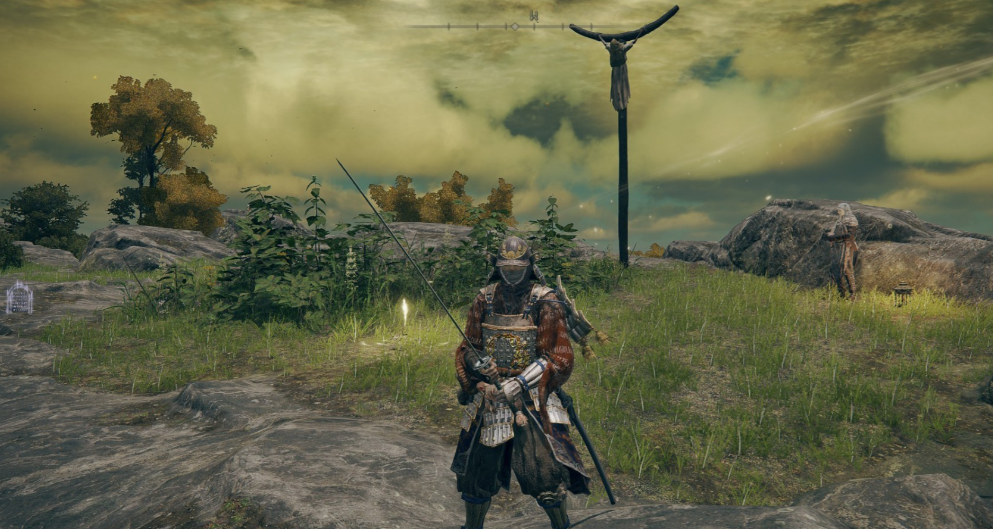Viewport: 993px width, 529px height.
Task: Click the compass bar's diamond marker
Action: click(x=515, y=26)
